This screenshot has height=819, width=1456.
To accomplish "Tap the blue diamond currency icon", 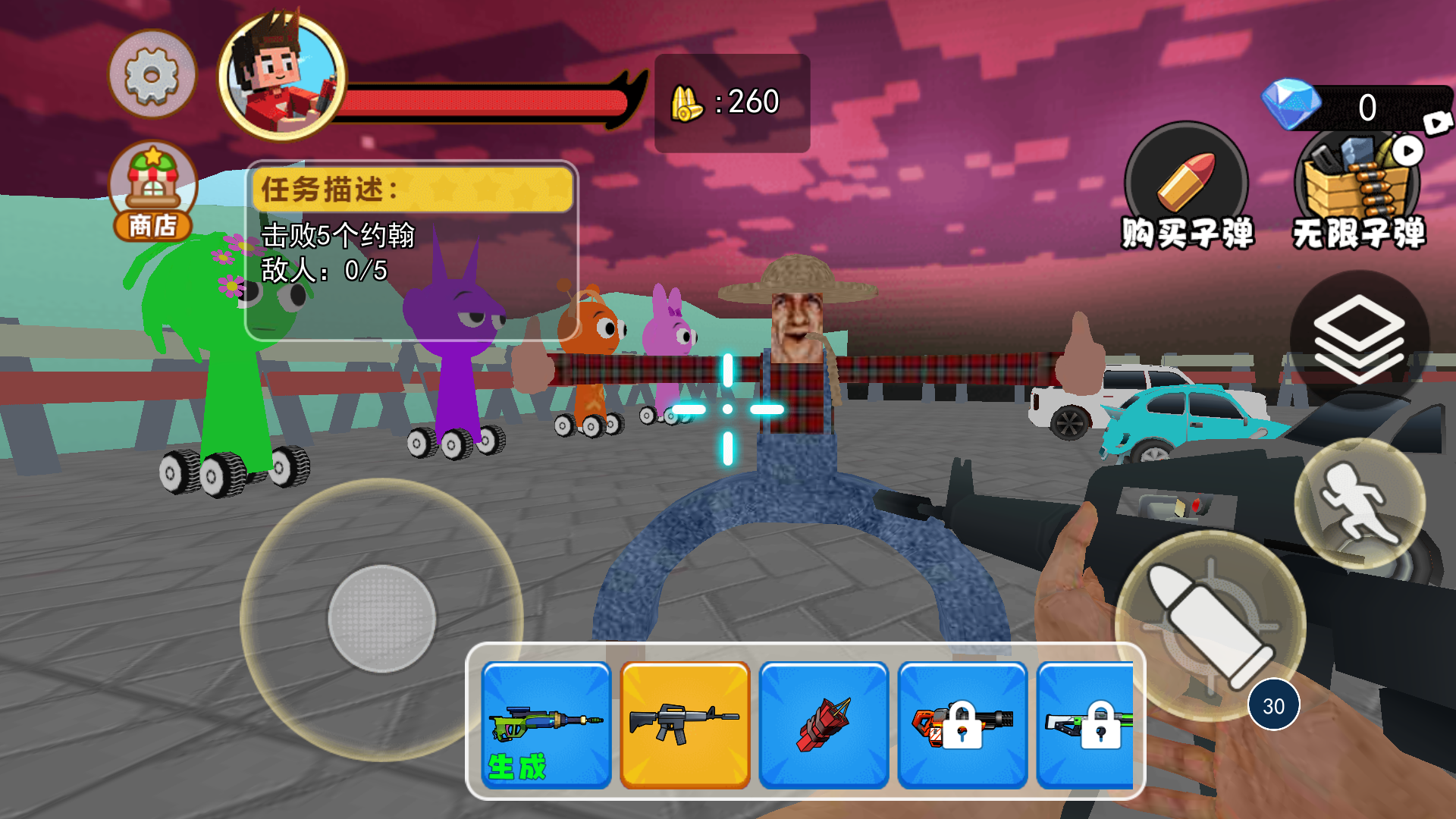I will pyautogui.click(x=1290, y=104).
